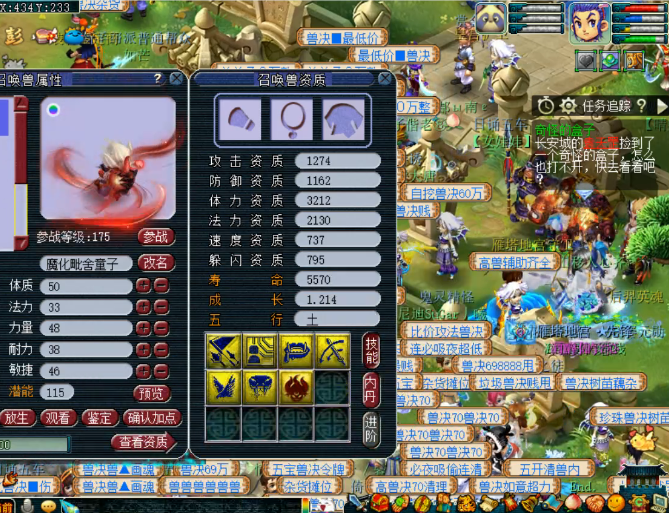Remove a point from 敏捷 agility
669x513 pixels.
(161, 370)
